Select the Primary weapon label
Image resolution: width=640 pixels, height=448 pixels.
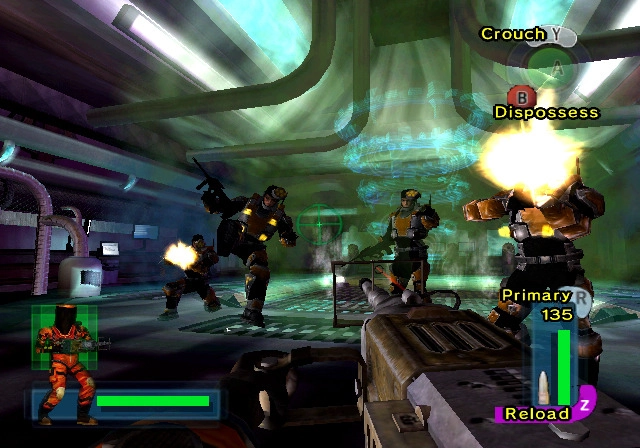(x=536, y=296)
